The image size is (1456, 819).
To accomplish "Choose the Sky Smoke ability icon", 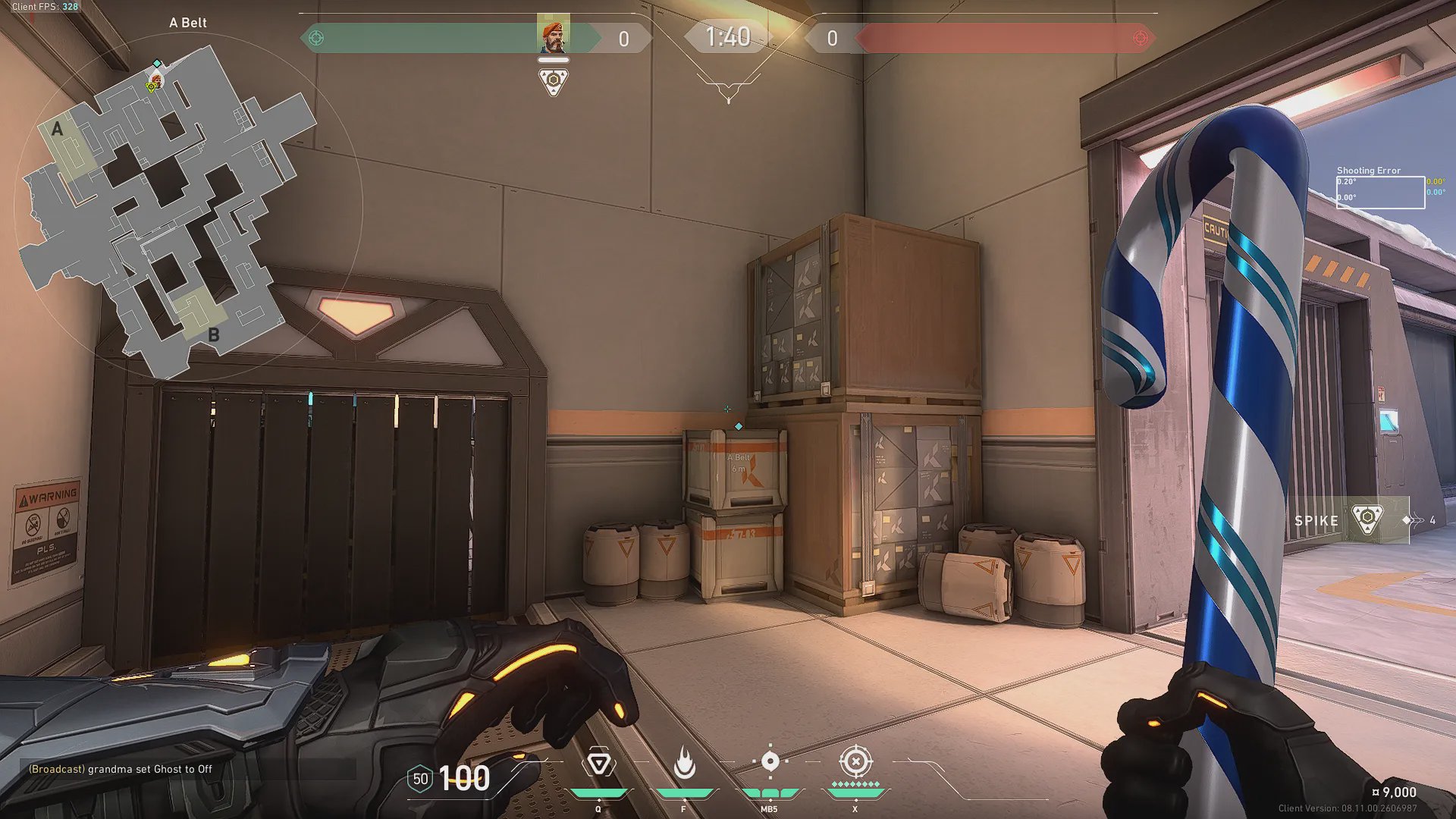I will point(770,761).
